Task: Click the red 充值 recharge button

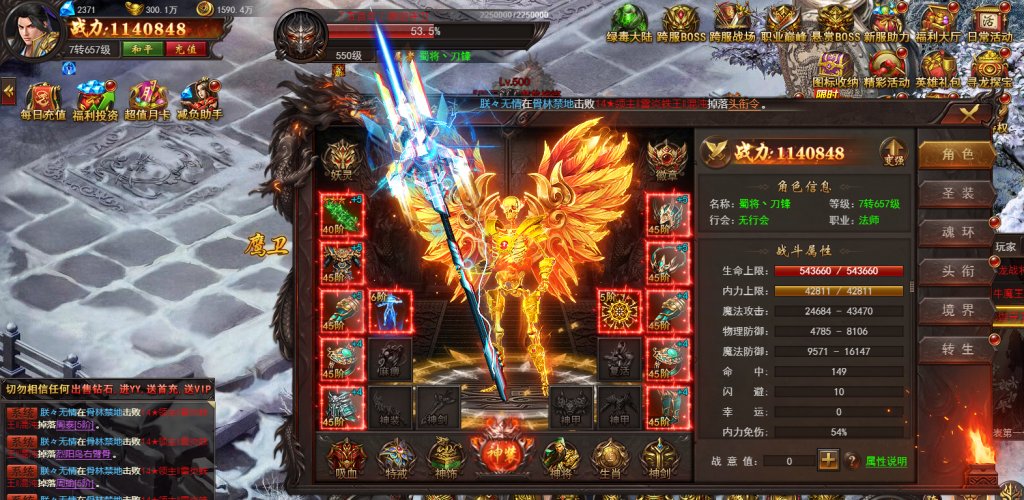Action: tap(183, 48)
